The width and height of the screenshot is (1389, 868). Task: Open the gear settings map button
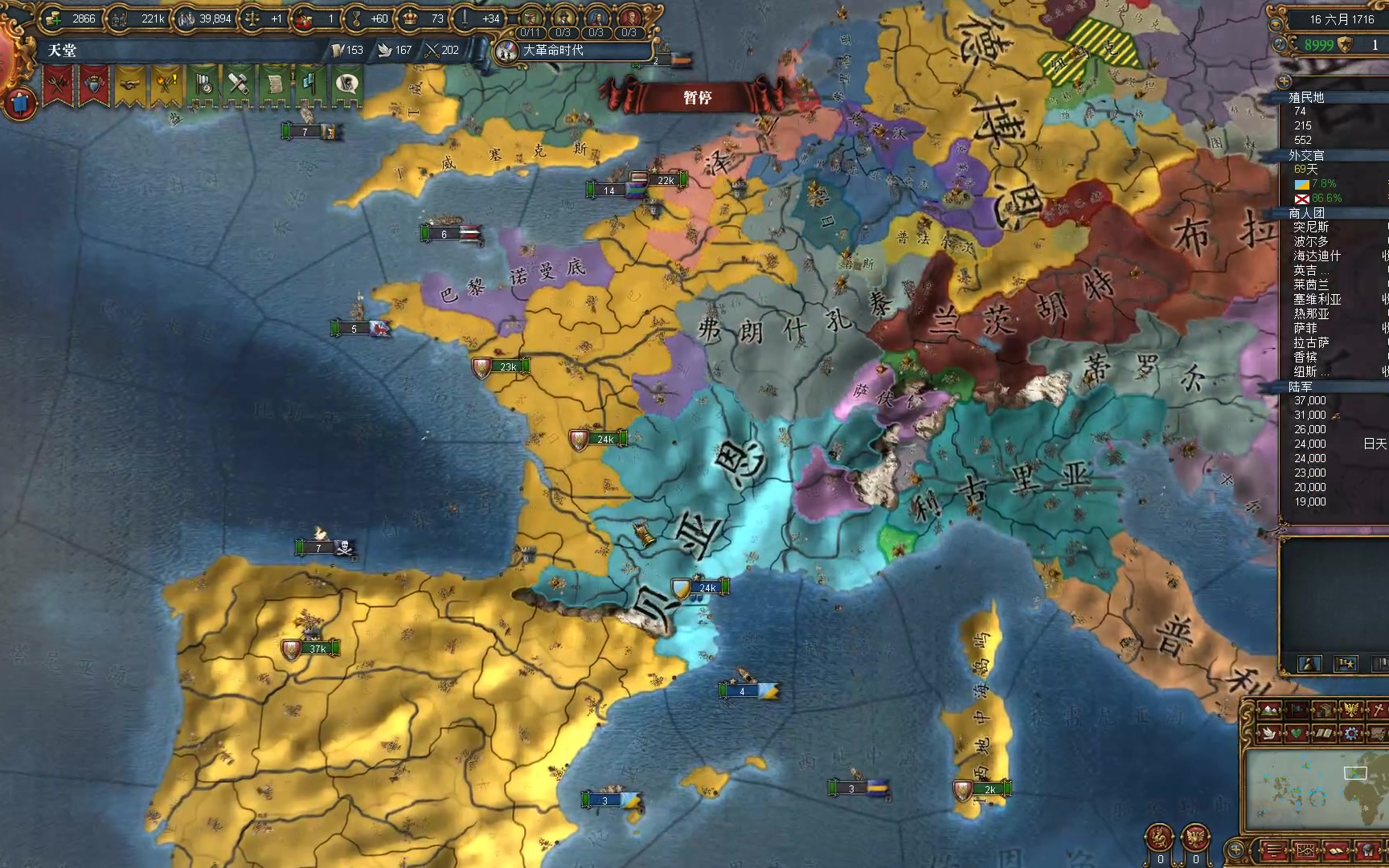click(1350, 732)
